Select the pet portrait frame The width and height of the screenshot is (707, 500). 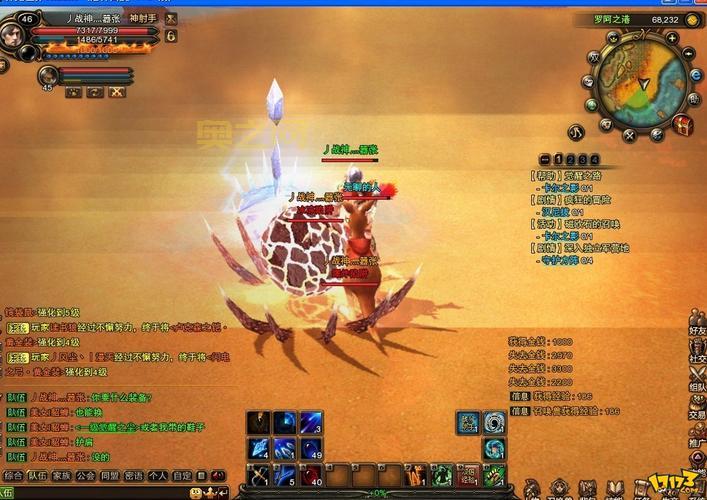[47, 75]
